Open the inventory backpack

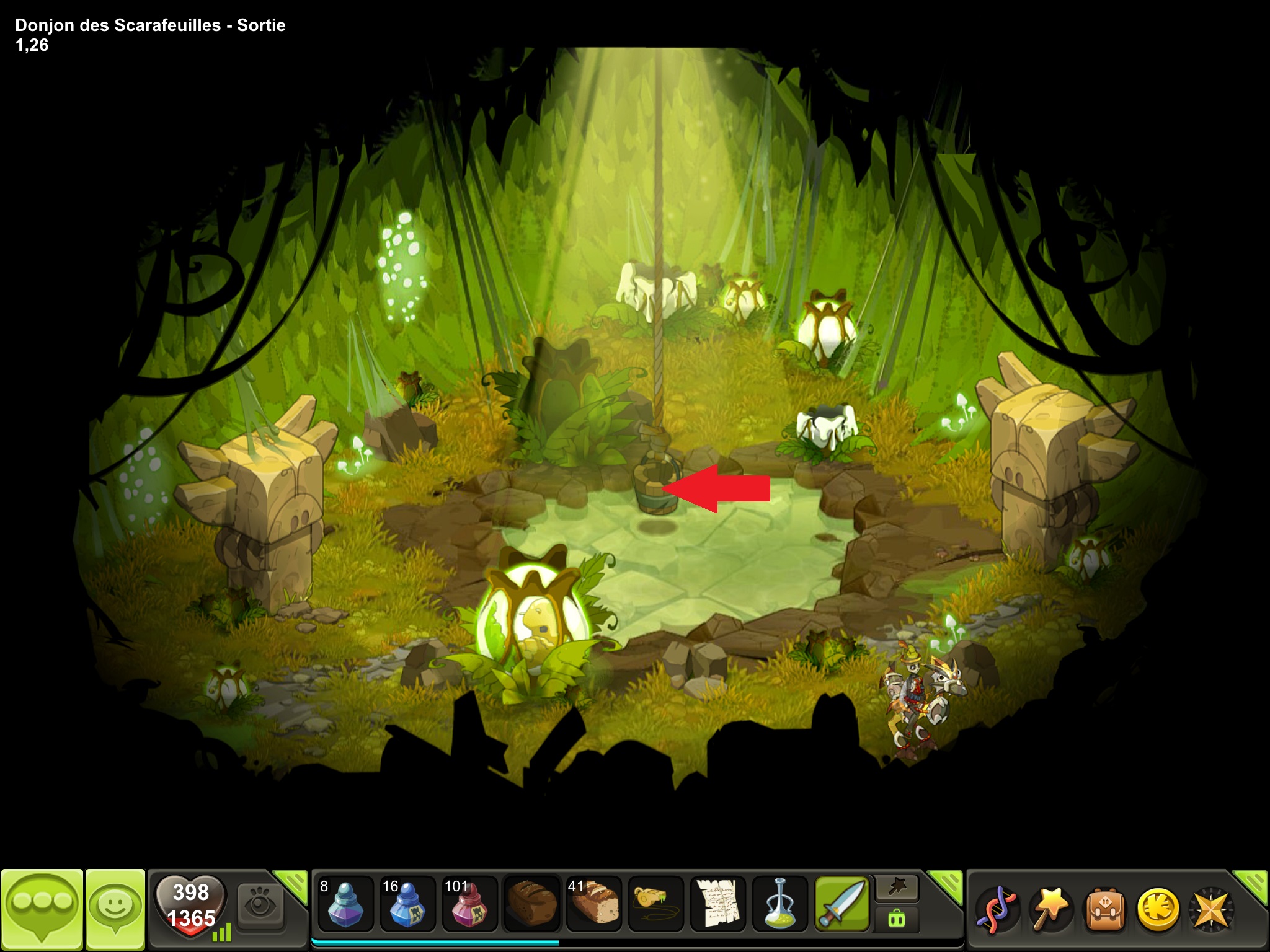click(1104, 909)
